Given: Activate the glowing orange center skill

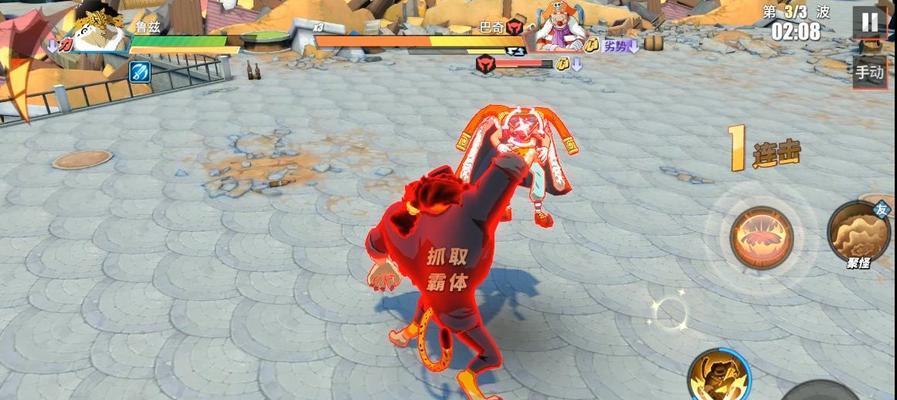Looking at the screenshot, I should (x=761, y=237).
